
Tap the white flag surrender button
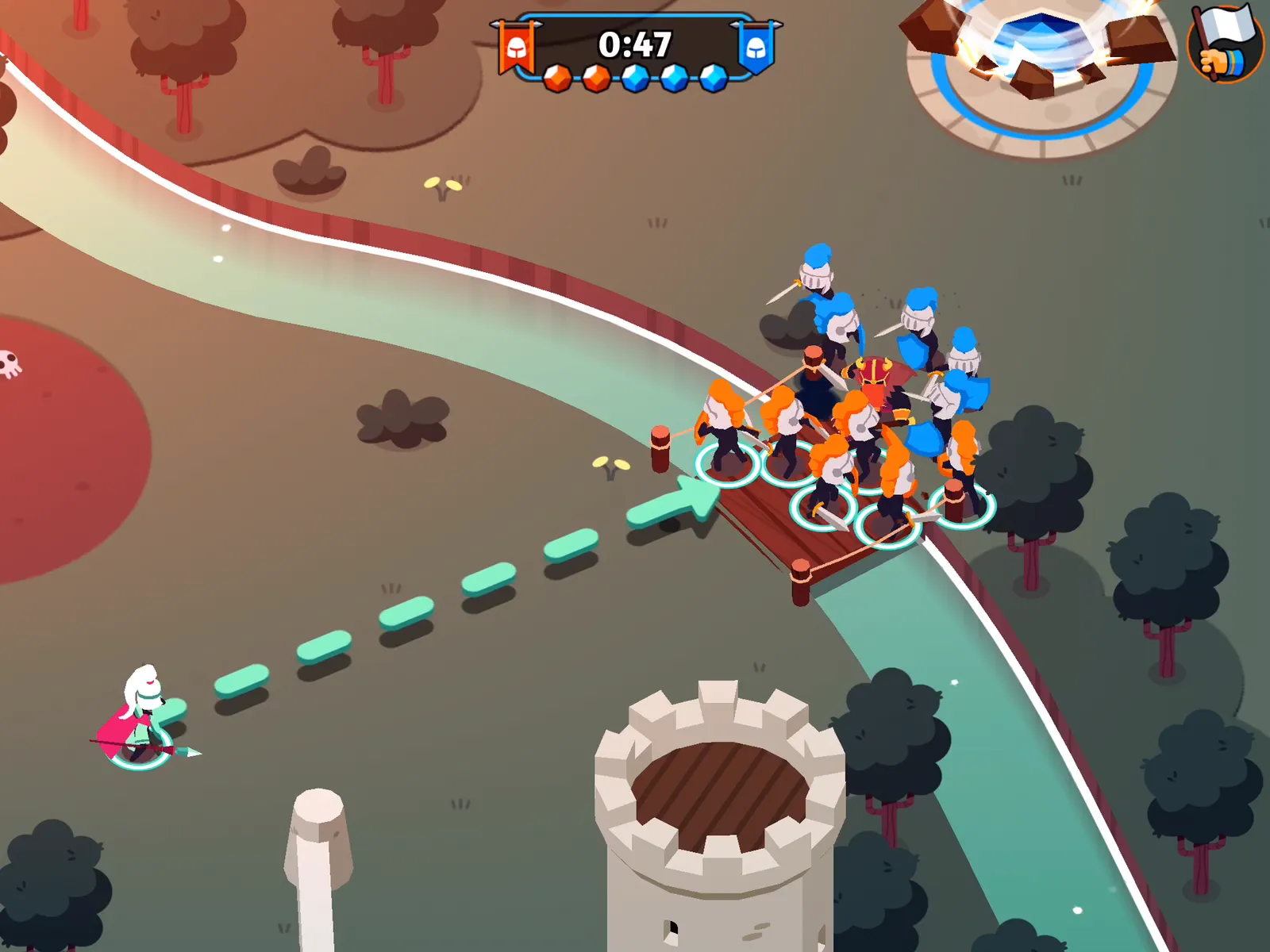click(1225, 44)
